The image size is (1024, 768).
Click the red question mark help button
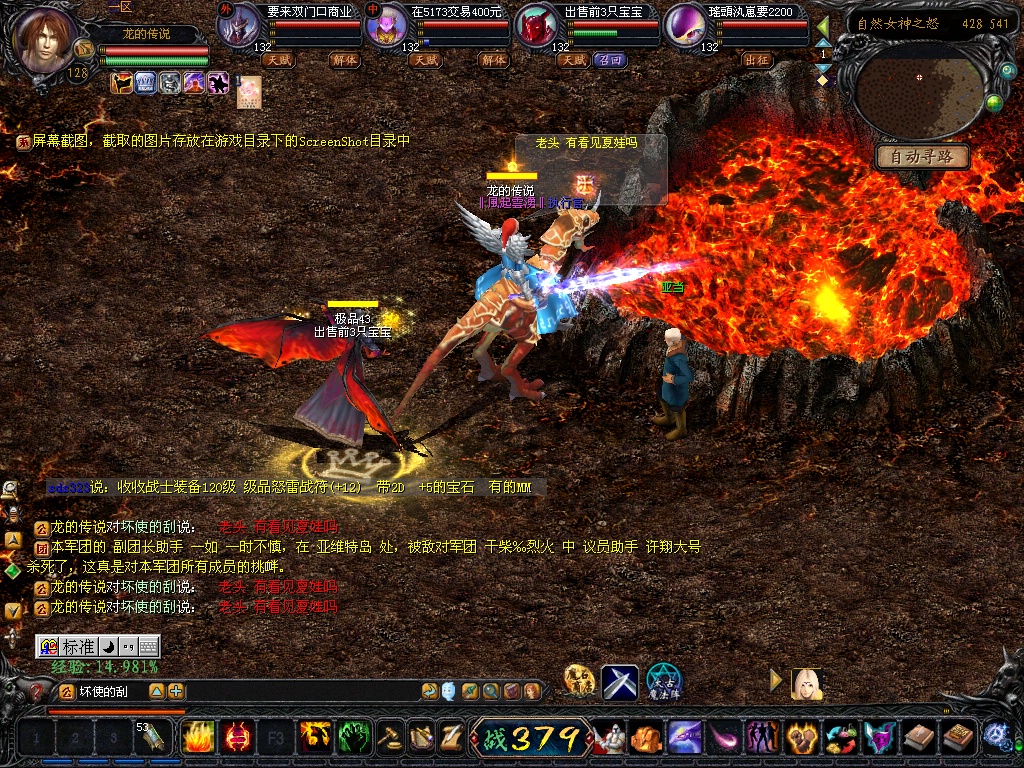(38, 691)
